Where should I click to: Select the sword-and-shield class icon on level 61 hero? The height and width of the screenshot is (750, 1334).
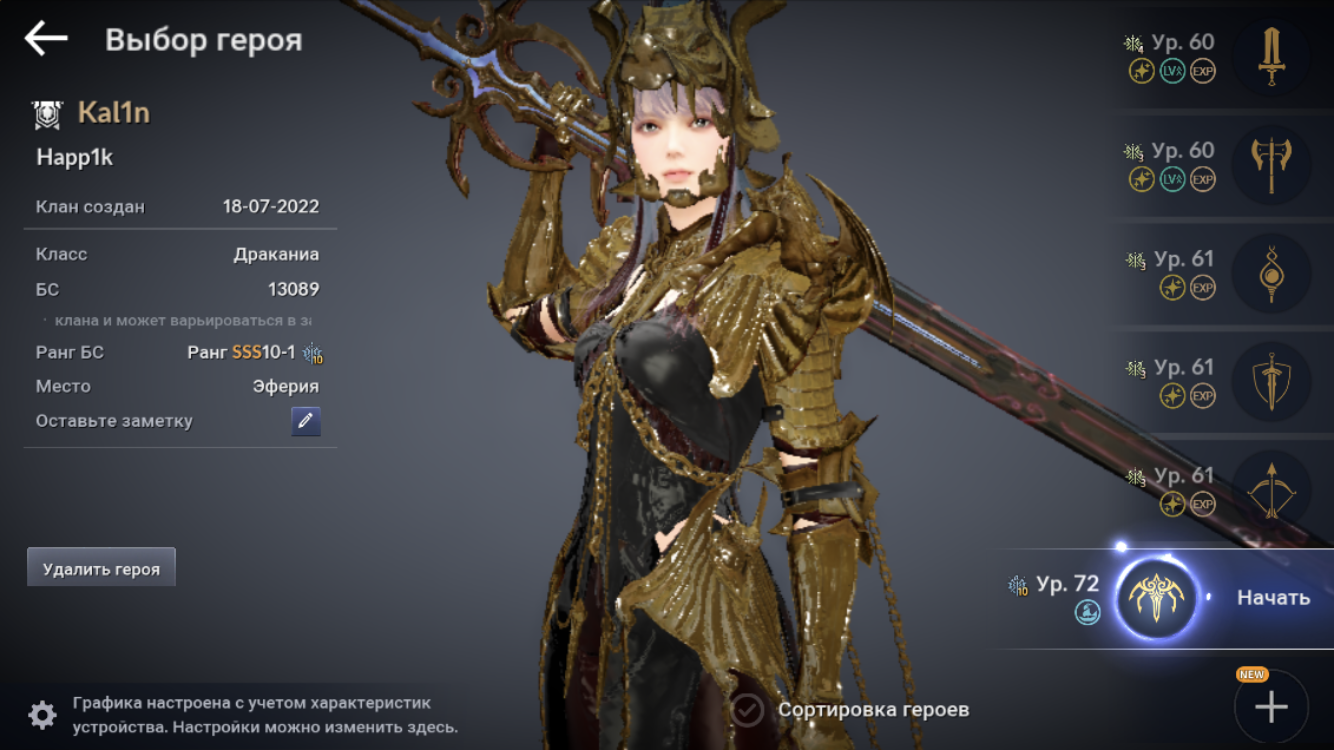pyautogui.click(x=1272, y=383)
